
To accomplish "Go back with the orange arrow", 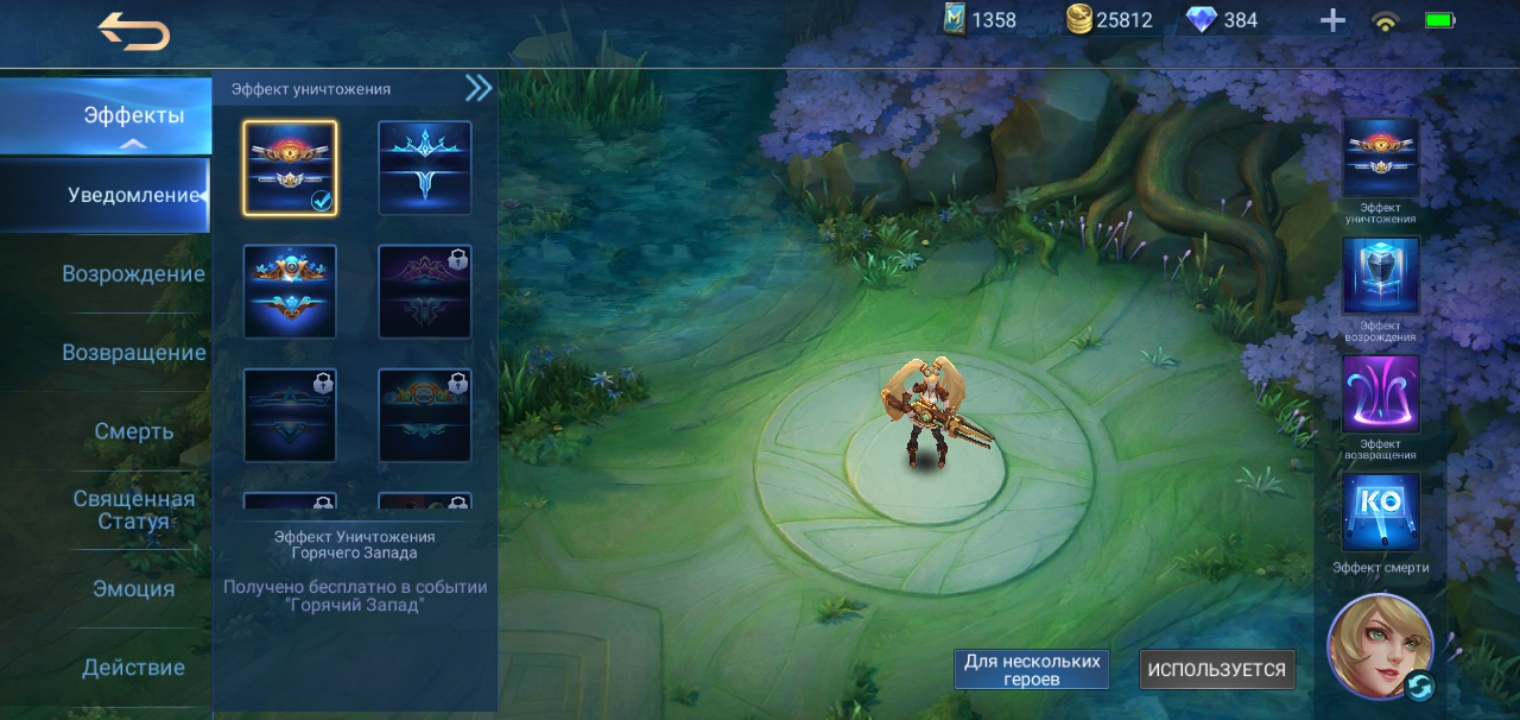I will tap(134, 33).
